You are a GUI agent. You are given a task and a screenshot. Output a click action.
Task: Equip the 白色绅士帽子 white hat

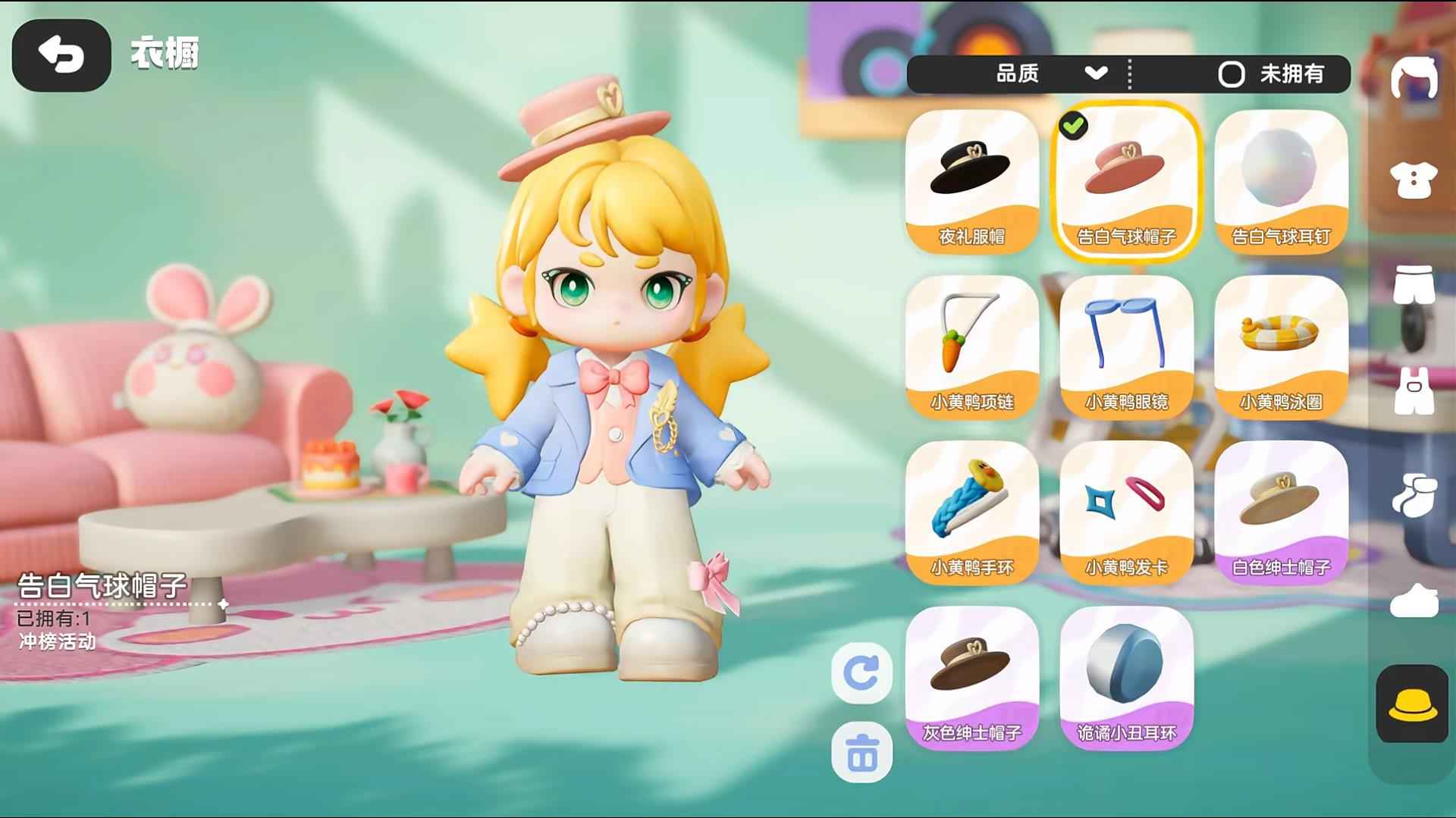(x=1281, y=511)
